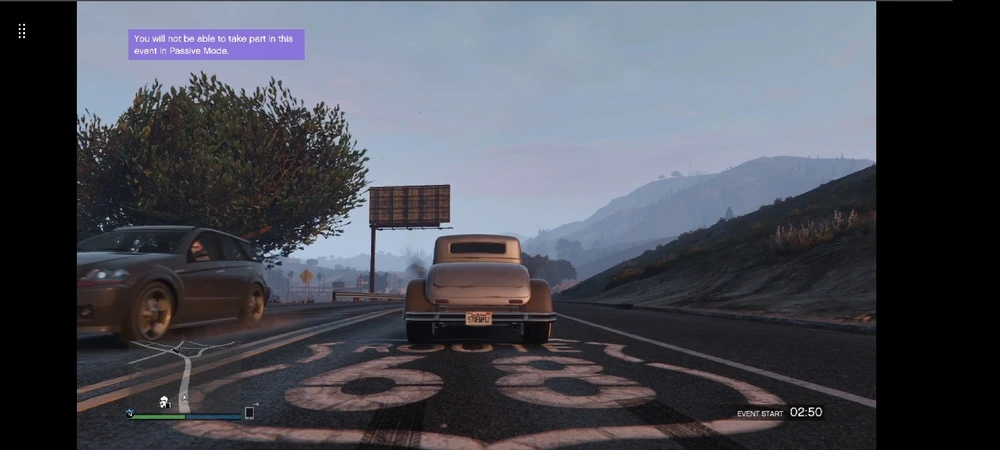Click the Passive Mode event notification
This screenshot has width=1000, height=450.
tap(216, 44)
